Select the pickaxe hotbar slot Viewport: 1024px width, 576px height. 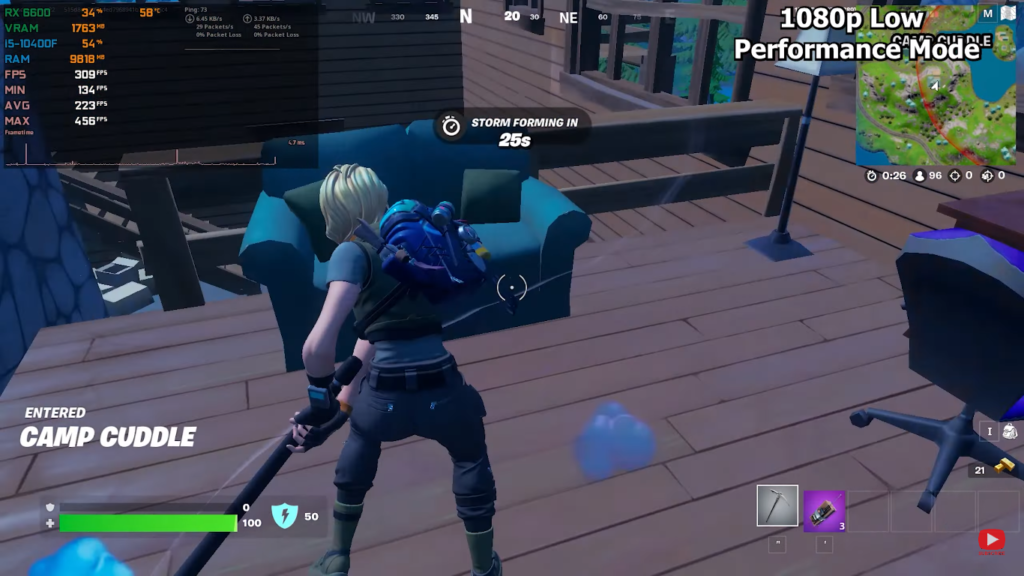(777, 507)
